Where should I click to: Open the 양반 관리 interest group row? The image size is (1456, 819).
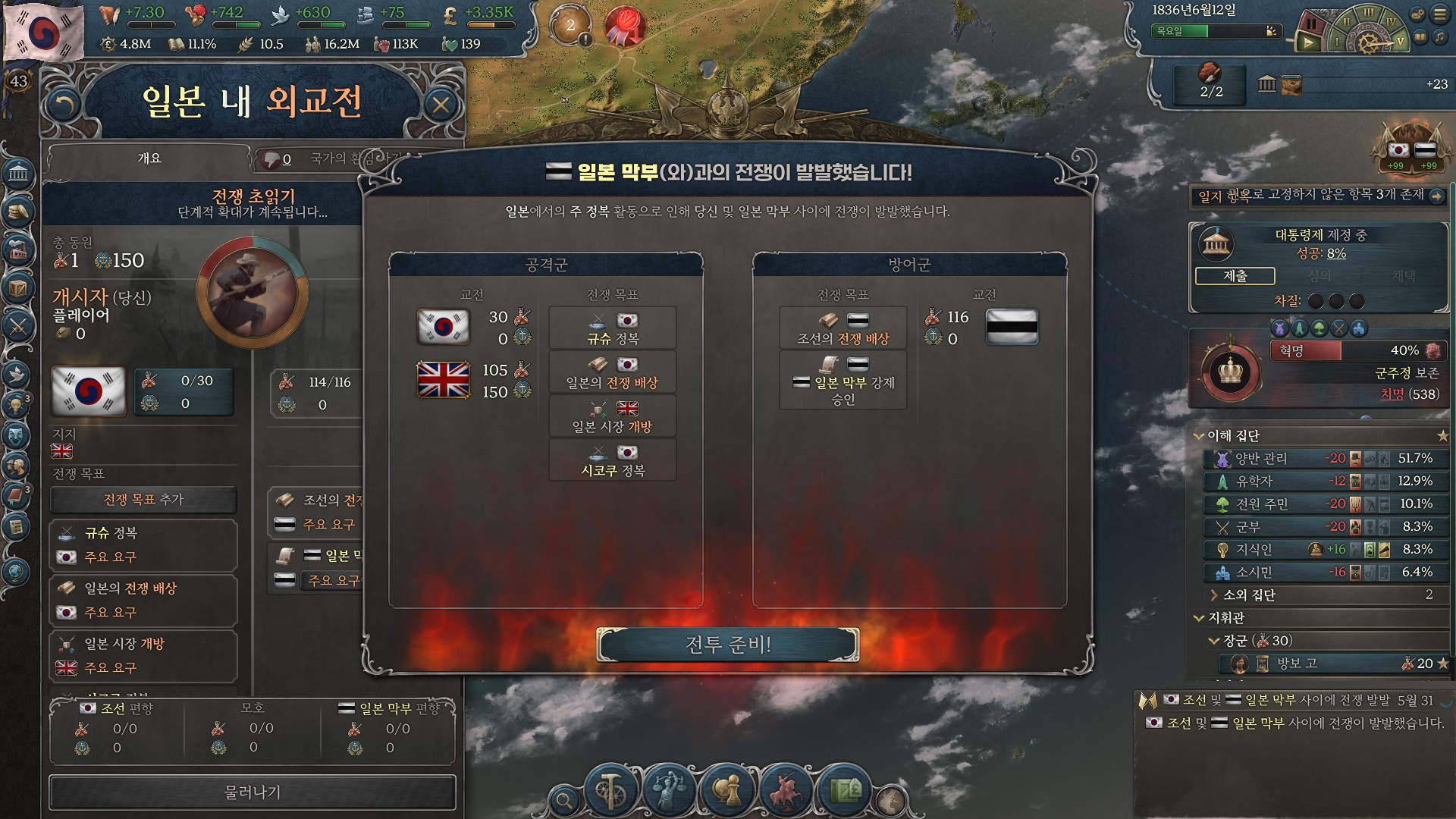tap(1324, 459)
